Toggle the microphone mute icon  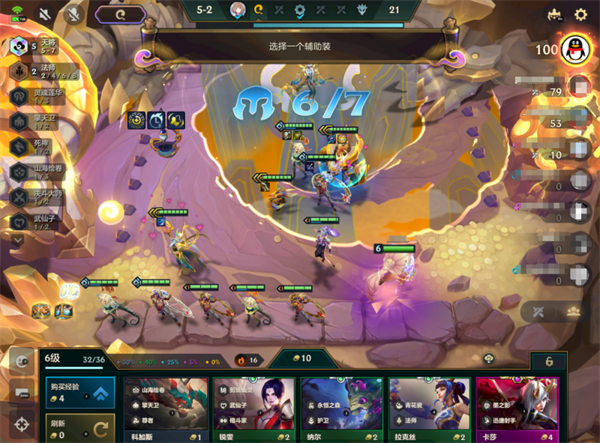72,15
